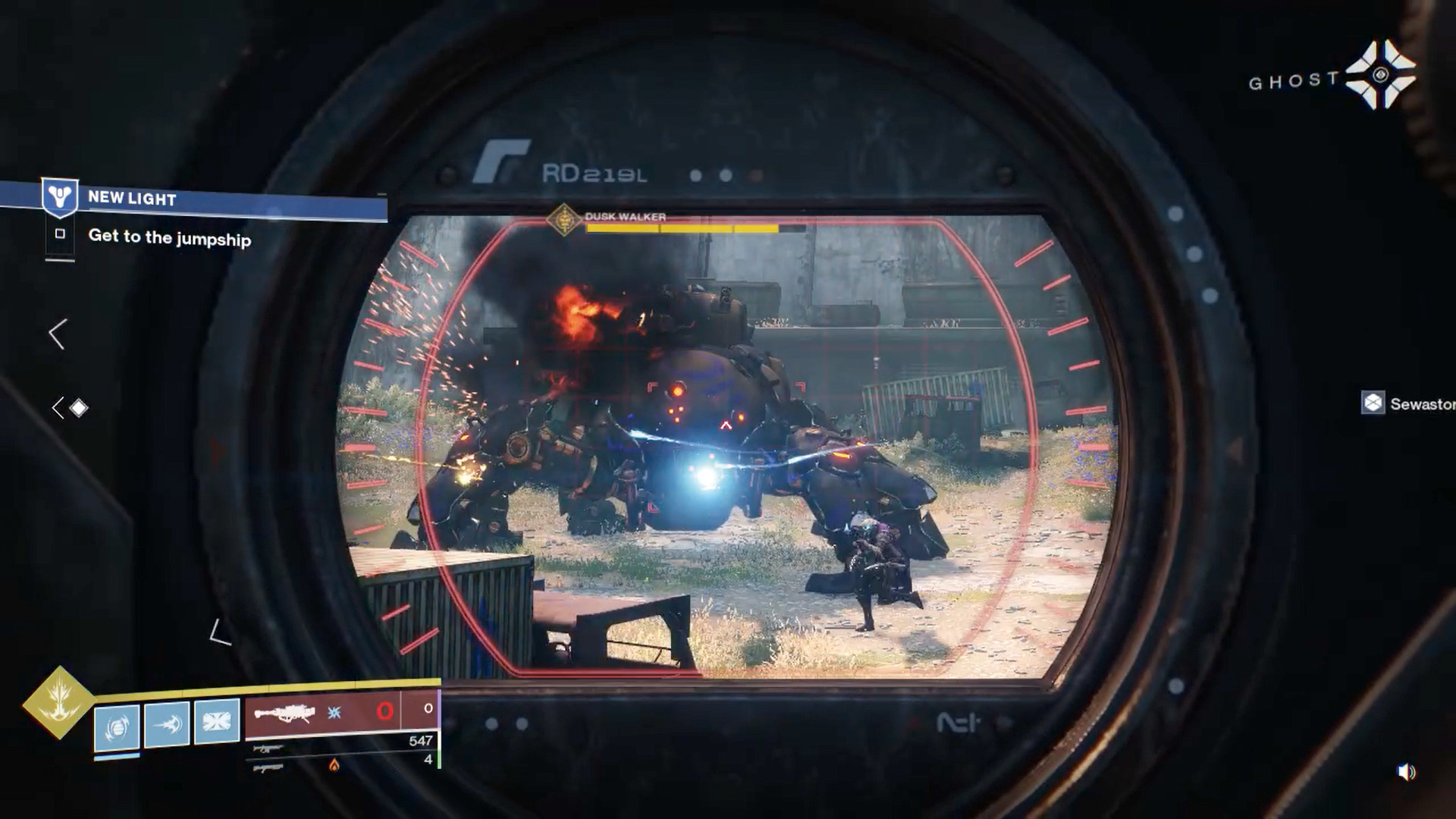The width and height of the screenshot is (1456, 819).
Task: Open the Ghost icon in the corner
Action: coord(1380,75)
